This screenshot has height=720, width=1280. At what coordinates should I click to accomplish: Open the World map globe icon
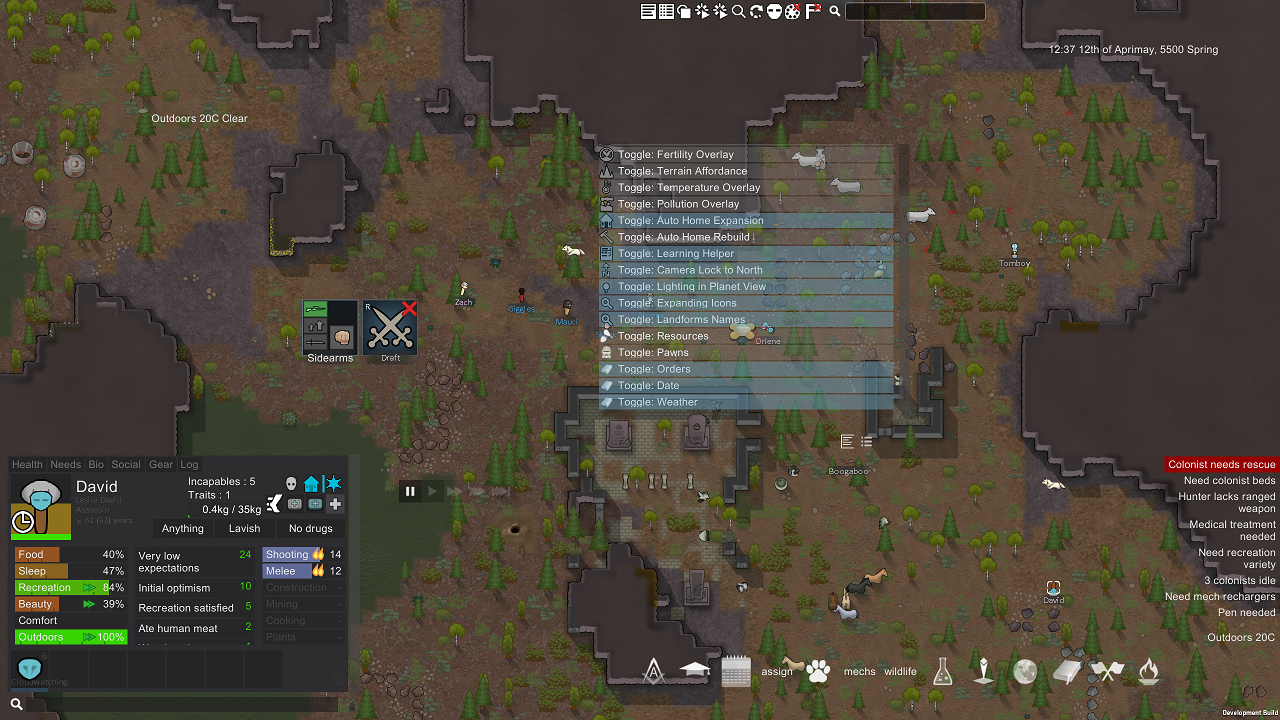click(x=1025, y=671)
